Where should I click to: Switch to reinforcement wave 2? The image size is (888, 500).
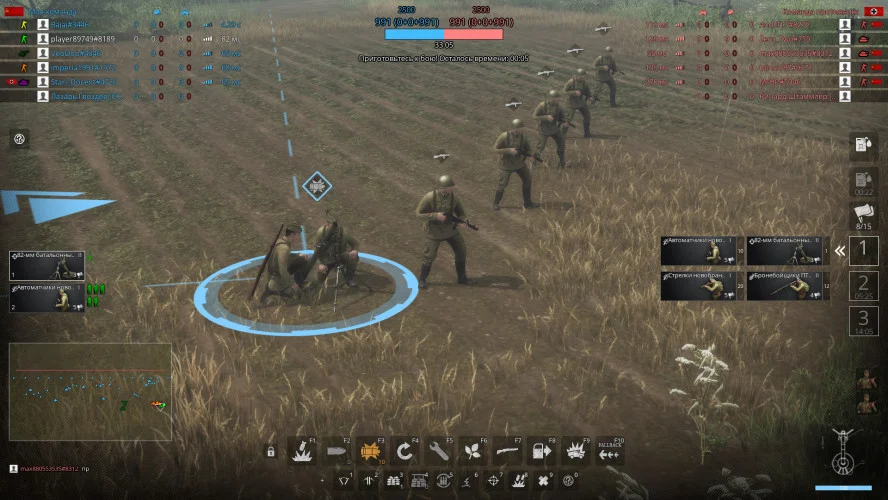[864, 286]
